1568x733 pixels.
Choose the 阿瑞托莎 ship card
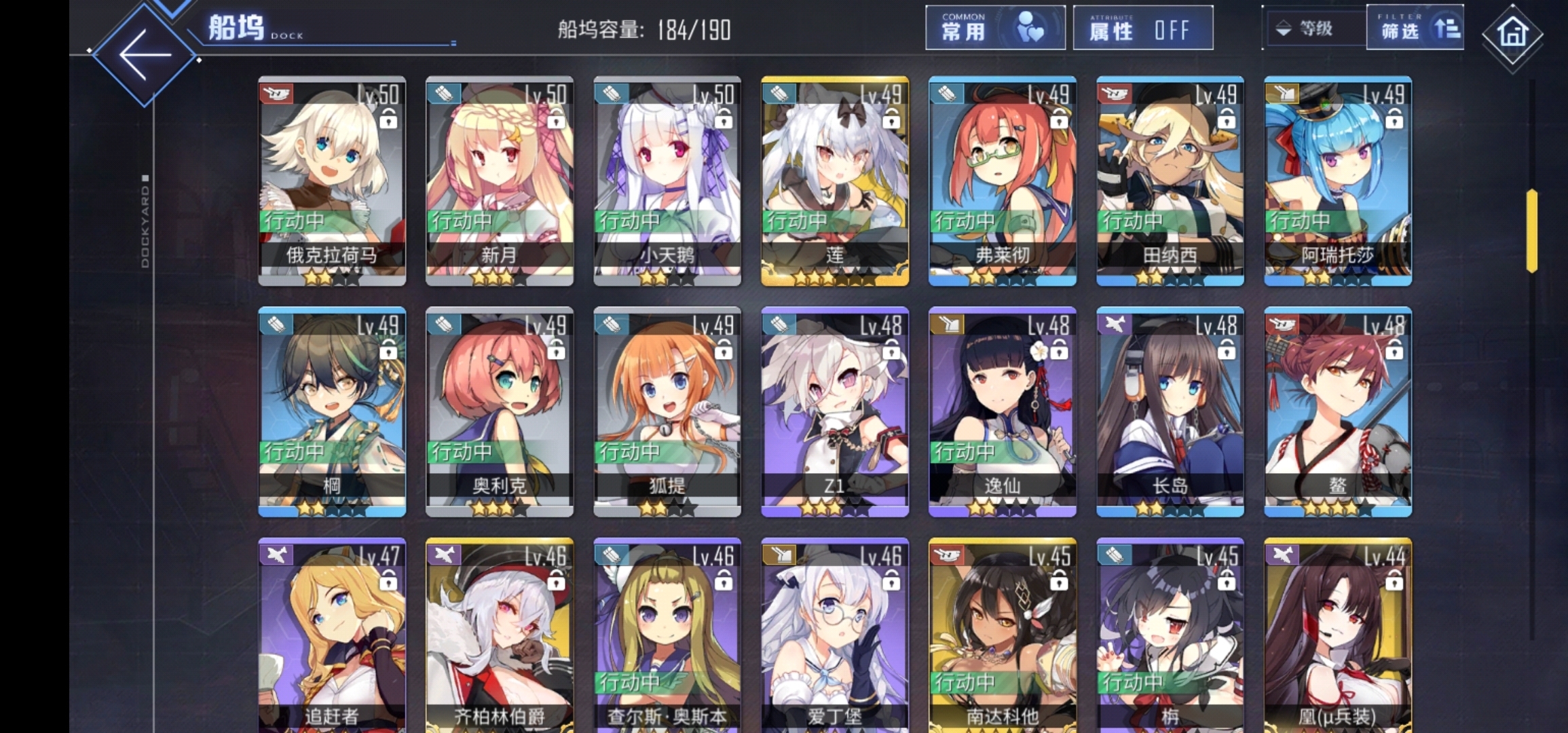point(1338,181)
